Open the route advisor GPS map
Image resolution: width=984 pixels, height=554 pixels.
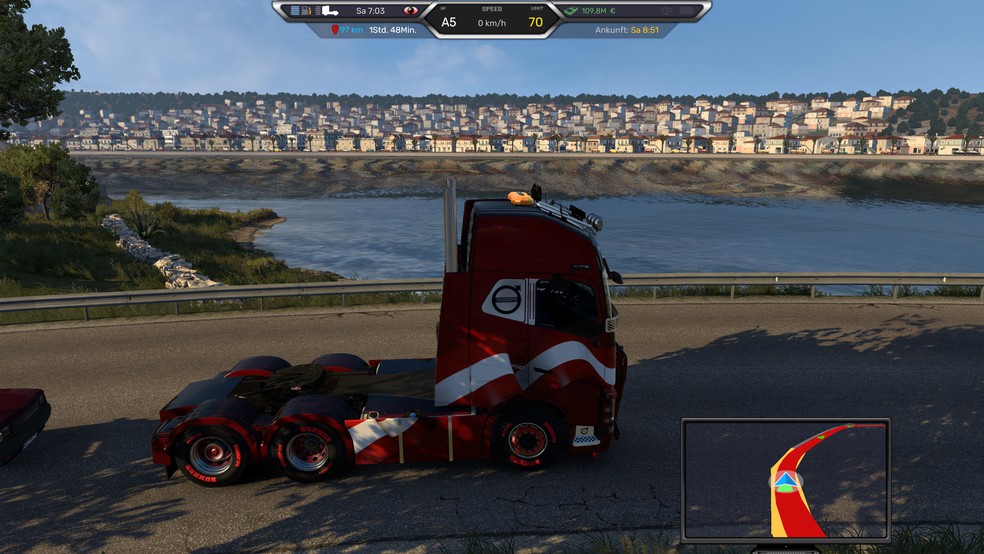click(785, 480)
